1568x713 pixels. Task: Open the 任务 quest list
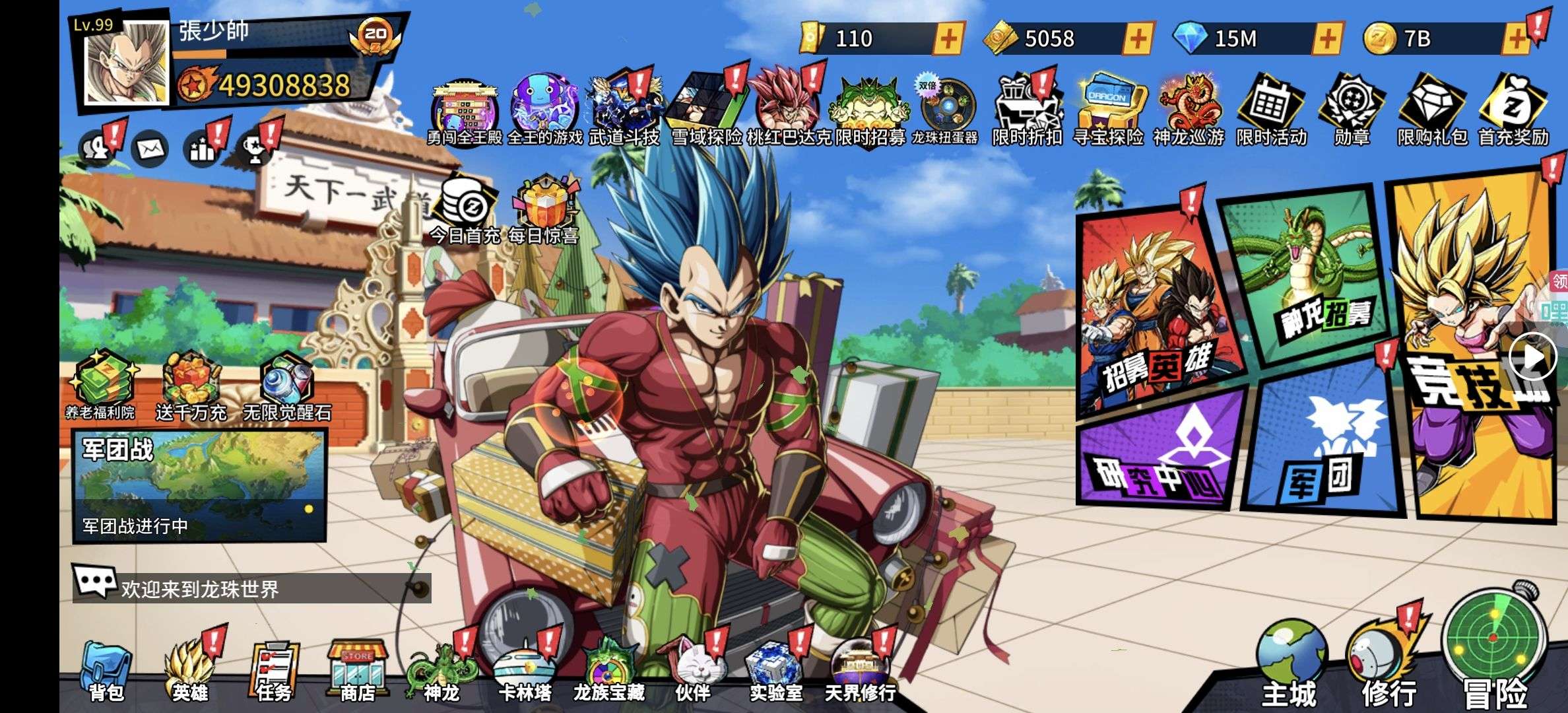[273, 671]
